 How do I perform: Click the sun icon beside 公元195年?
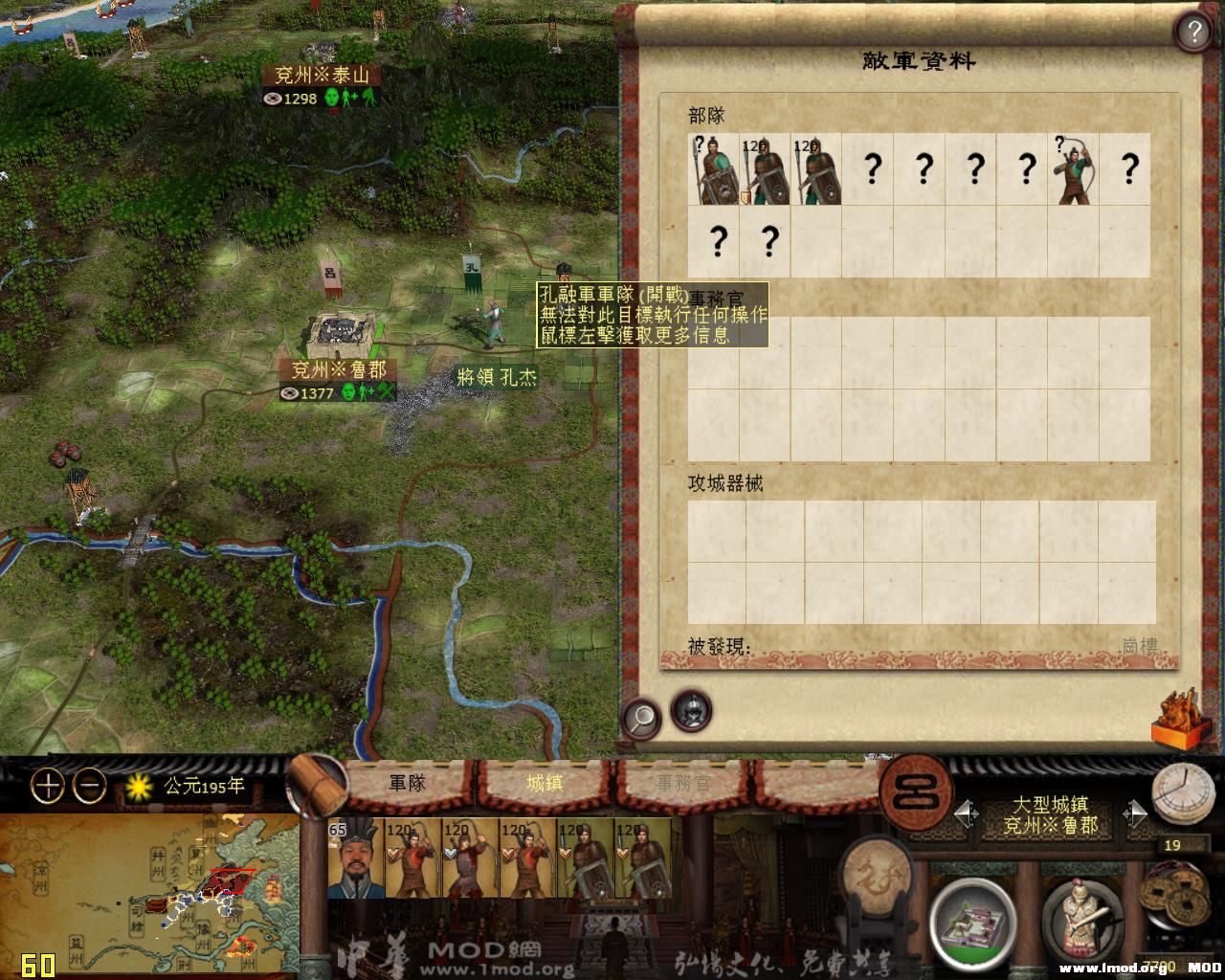pos(137,787)
